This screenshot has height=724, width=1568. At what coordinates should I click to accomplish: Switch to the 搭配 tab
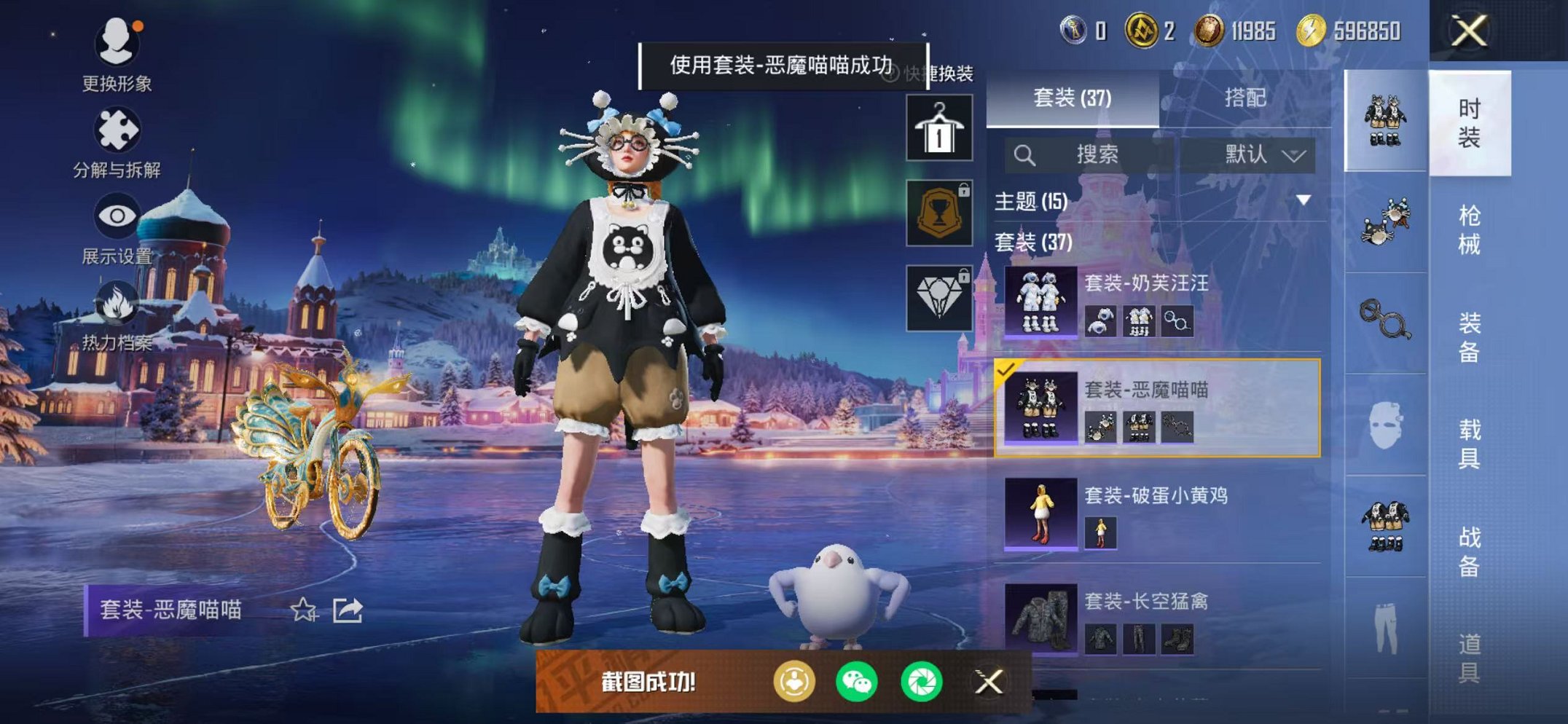point(1244,98)
